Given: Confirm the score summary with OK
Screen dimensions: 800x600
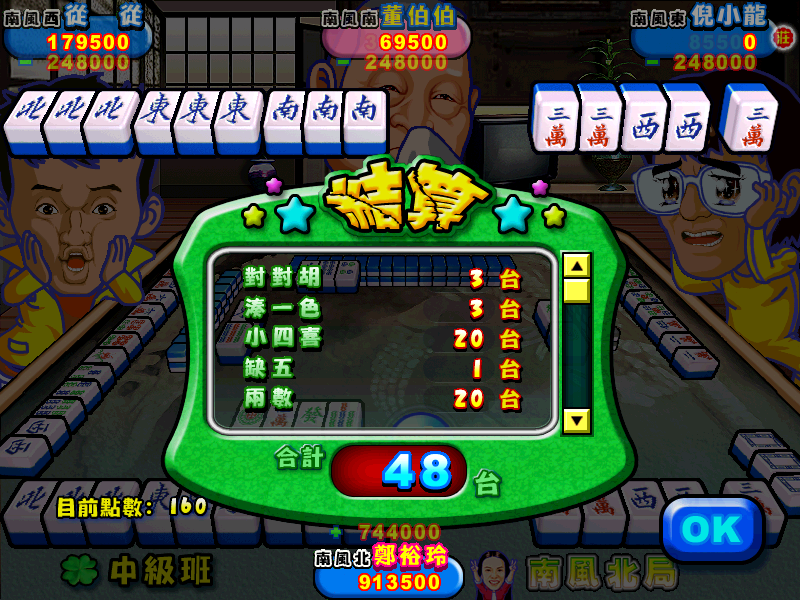Looking at the screenshot, I should (x=712, y=530).
